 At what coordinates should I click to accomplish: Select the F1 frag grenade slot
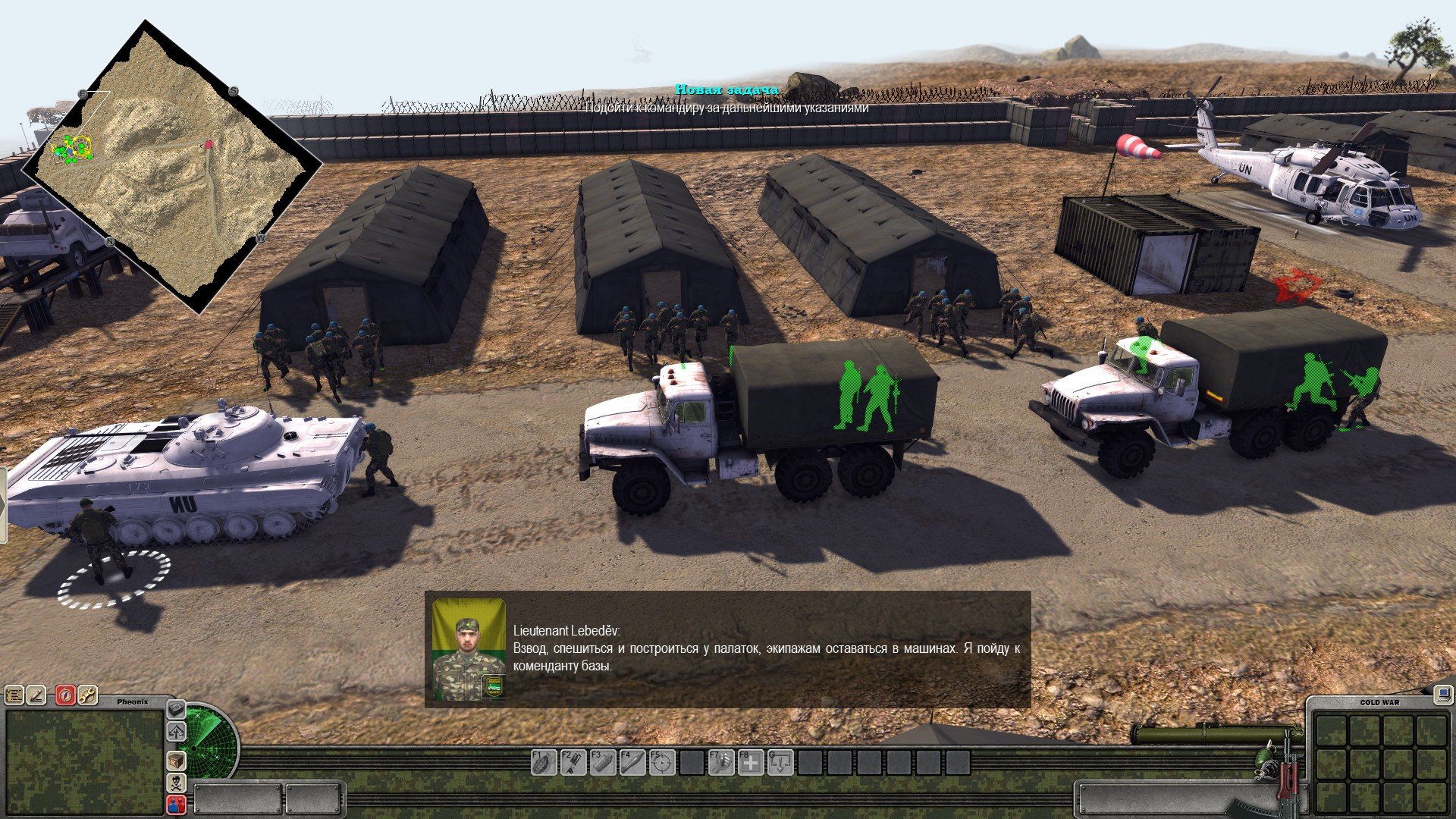coord(543,762)
